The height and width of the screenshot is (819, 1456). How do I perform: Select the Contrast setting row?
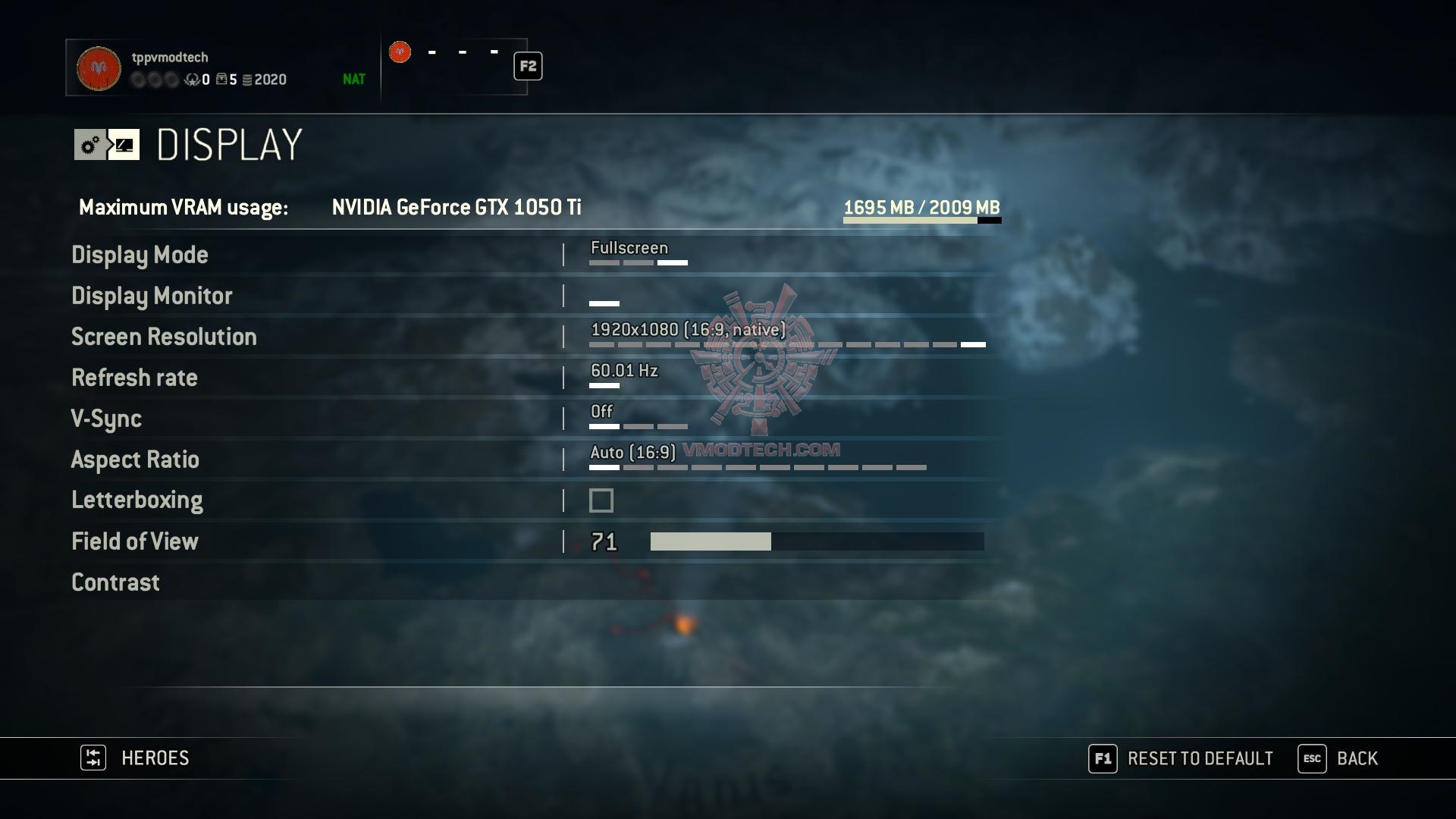pos(115,582)
